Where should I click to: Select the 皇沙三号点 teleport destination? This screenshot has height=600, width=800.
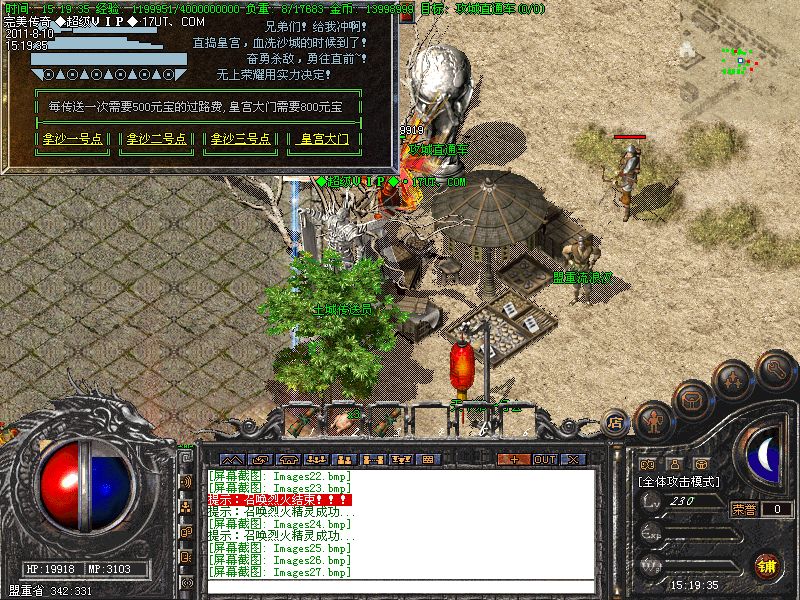240,140
